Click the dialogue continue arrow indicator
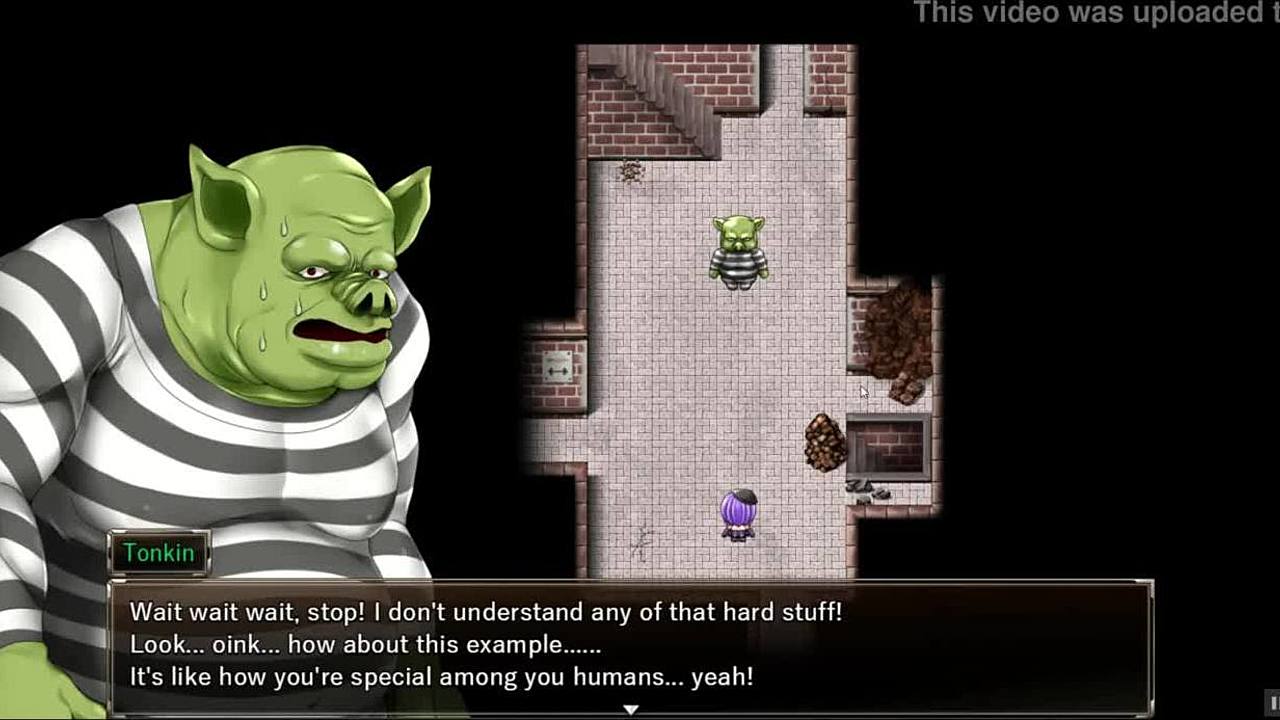 tap(631, 709)
